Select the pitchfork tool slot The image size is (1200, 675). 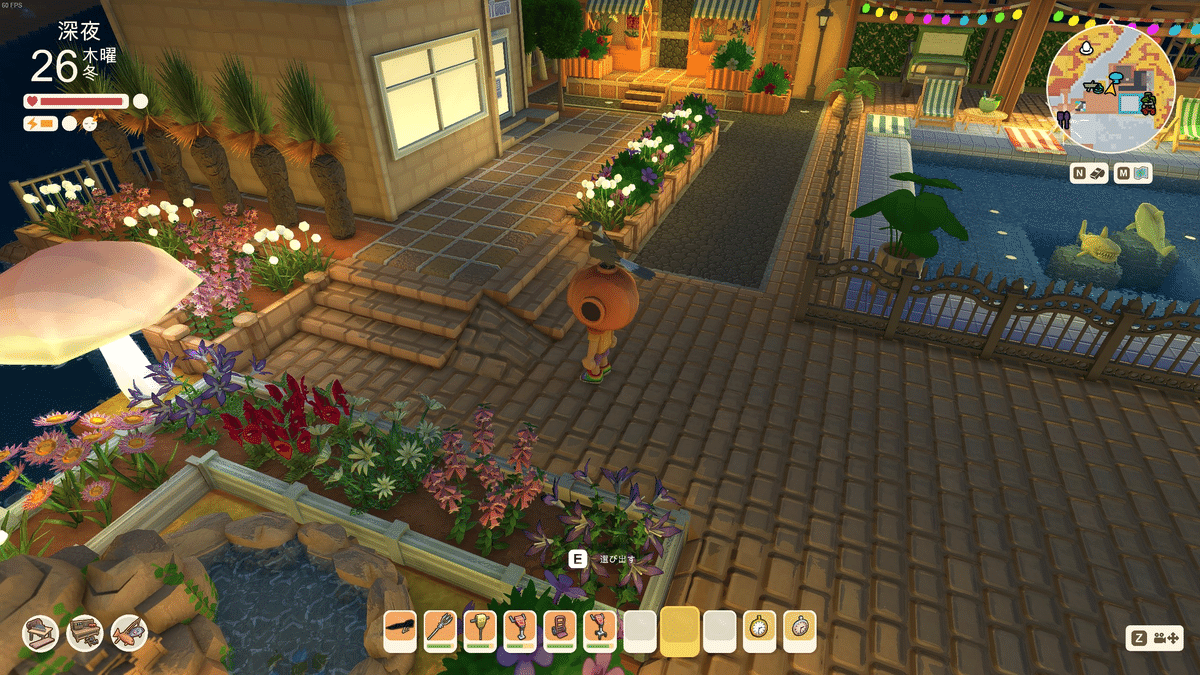tap(440, 629)
